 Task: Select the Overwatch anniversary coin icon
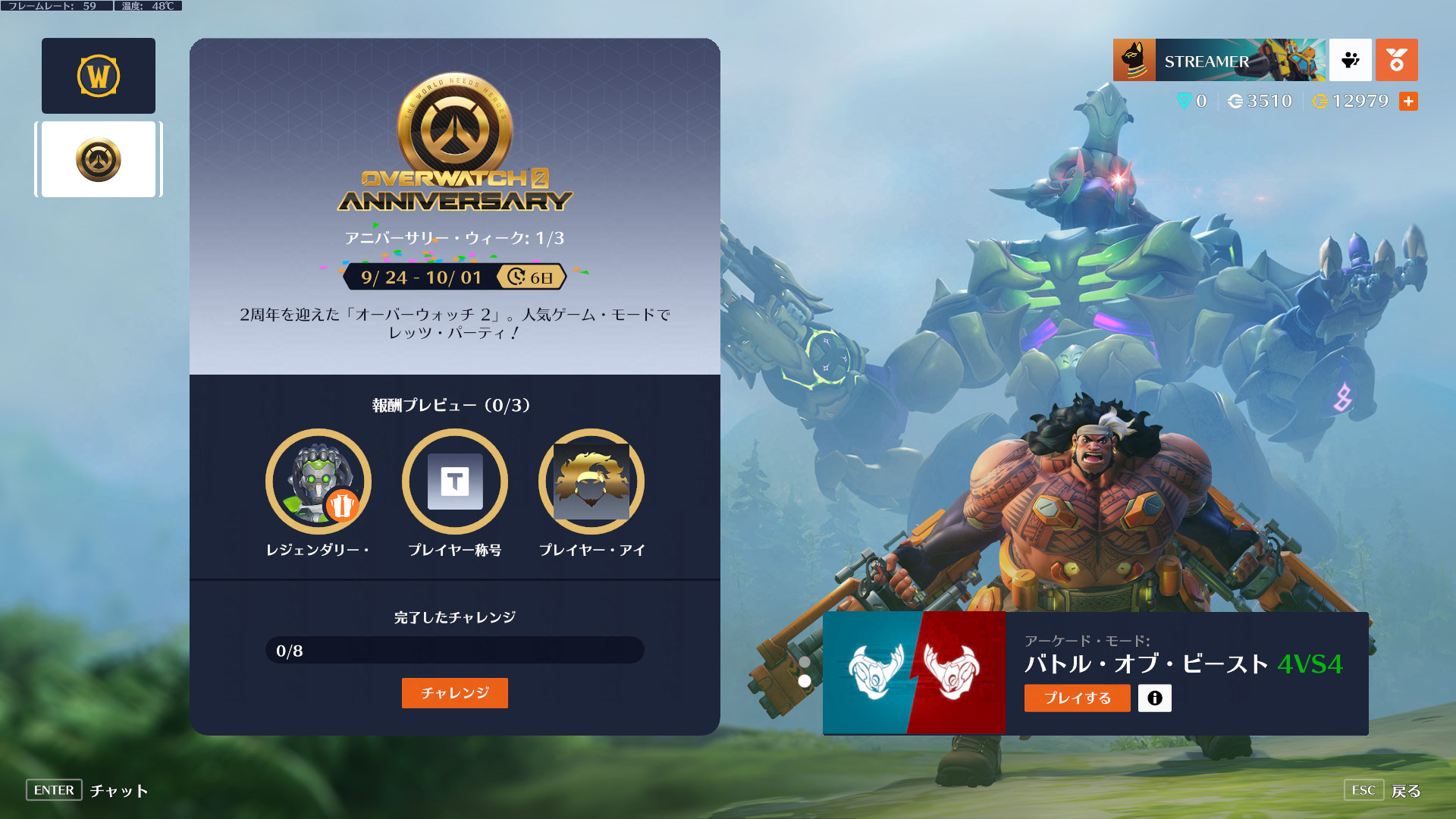(x=99, y=158)
